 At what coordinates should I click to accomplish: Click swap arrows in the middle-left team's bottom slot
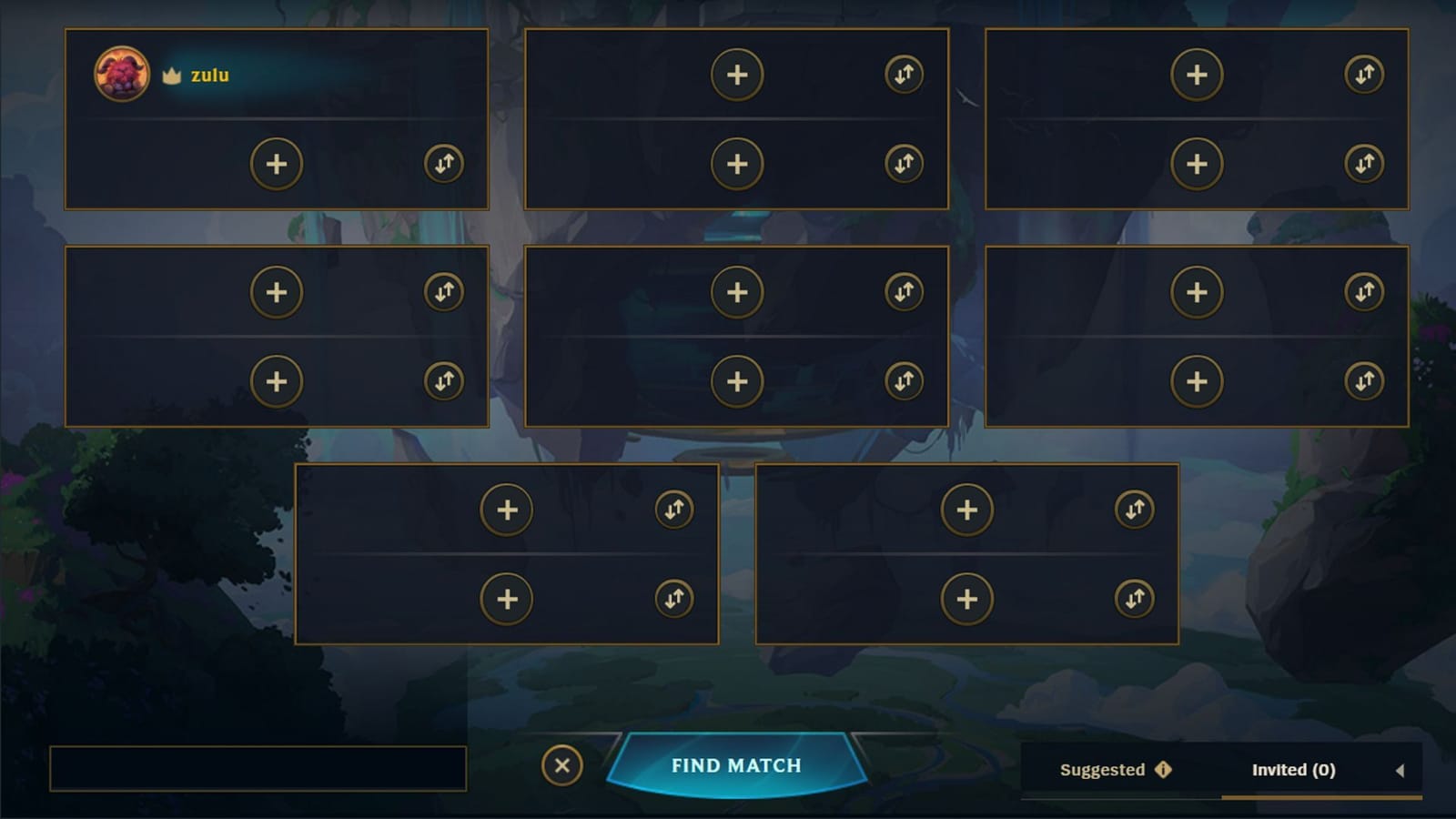point(444,382)
